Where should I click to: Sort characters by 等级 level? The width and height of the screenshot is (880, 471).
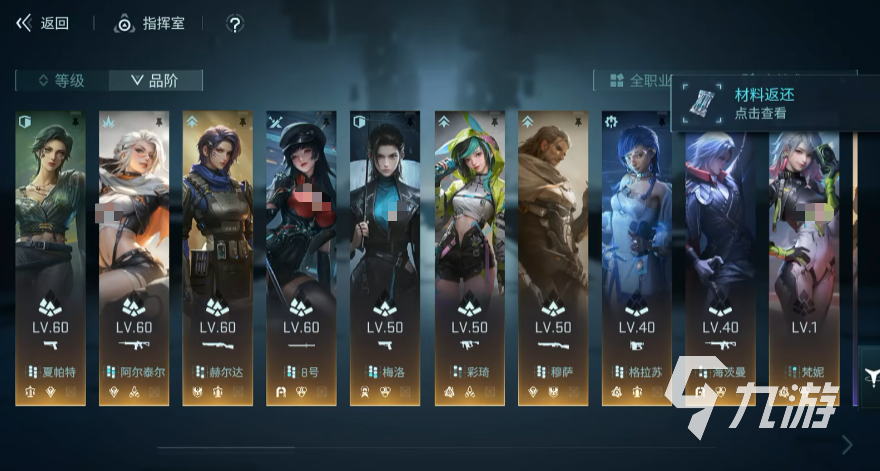61,80
